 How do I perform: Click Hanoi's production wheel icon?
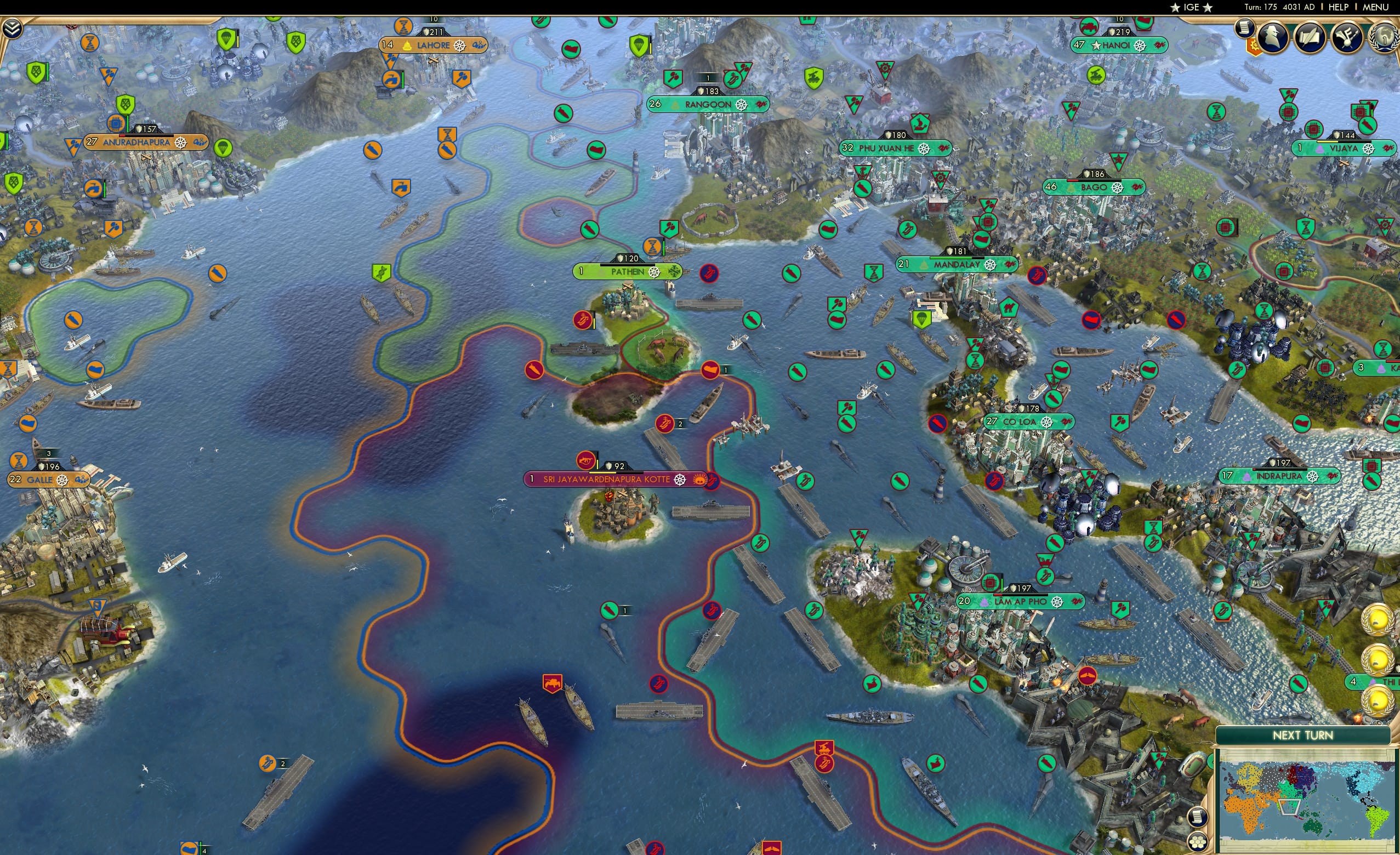pos(1140,47)
